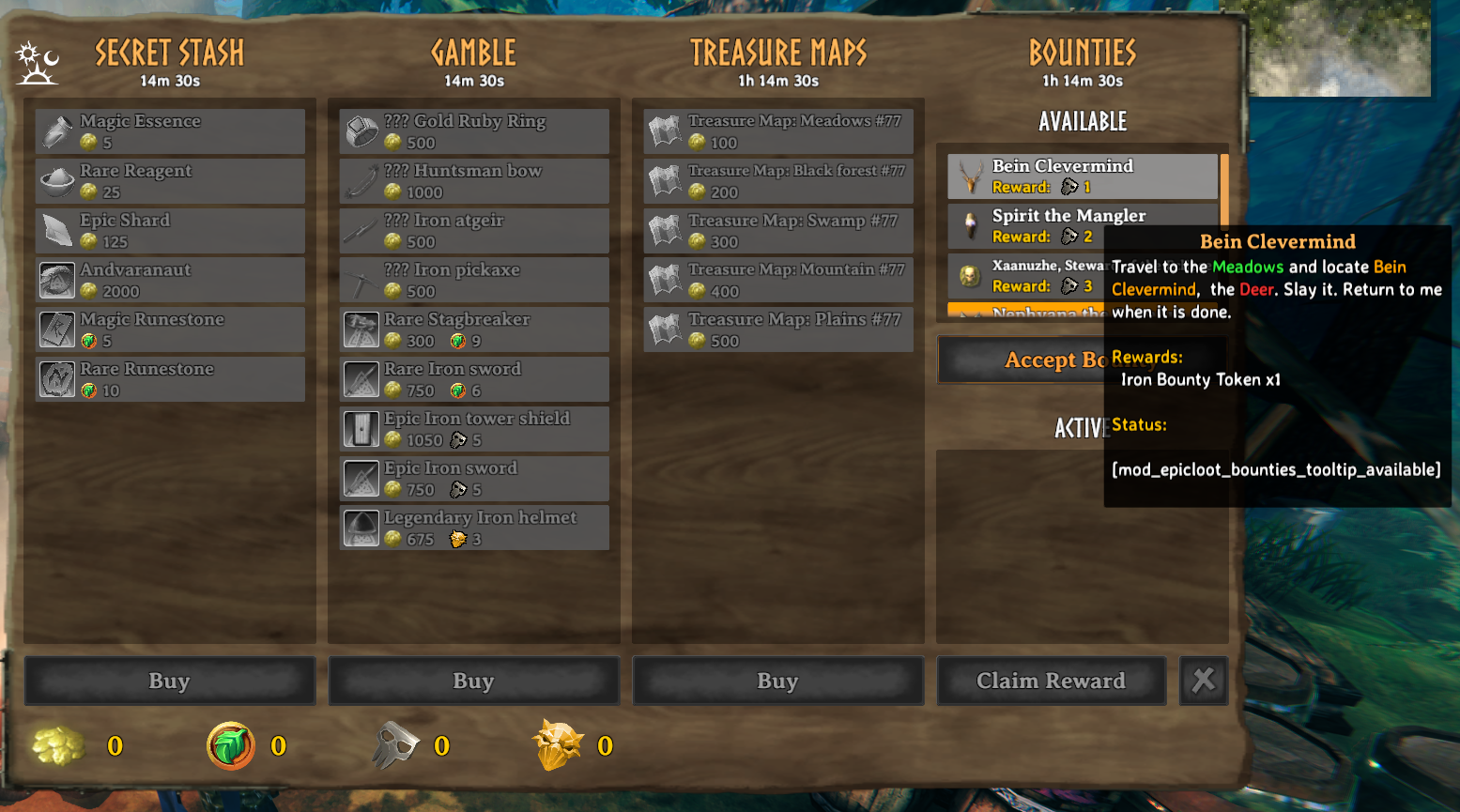Select the Bein Clevermind bounty

coord(1082,176)
